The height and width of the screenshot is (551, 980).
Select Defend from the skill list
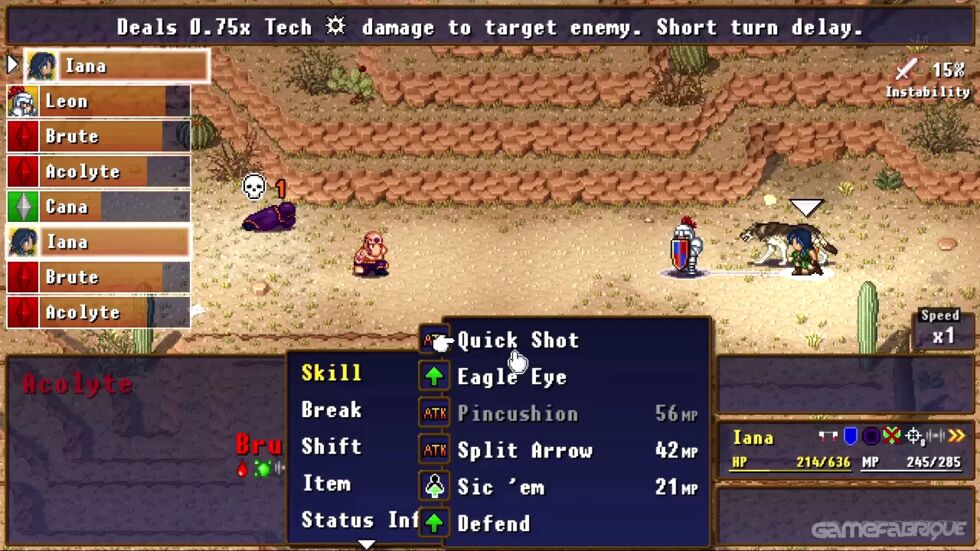[x=493, y=523]
